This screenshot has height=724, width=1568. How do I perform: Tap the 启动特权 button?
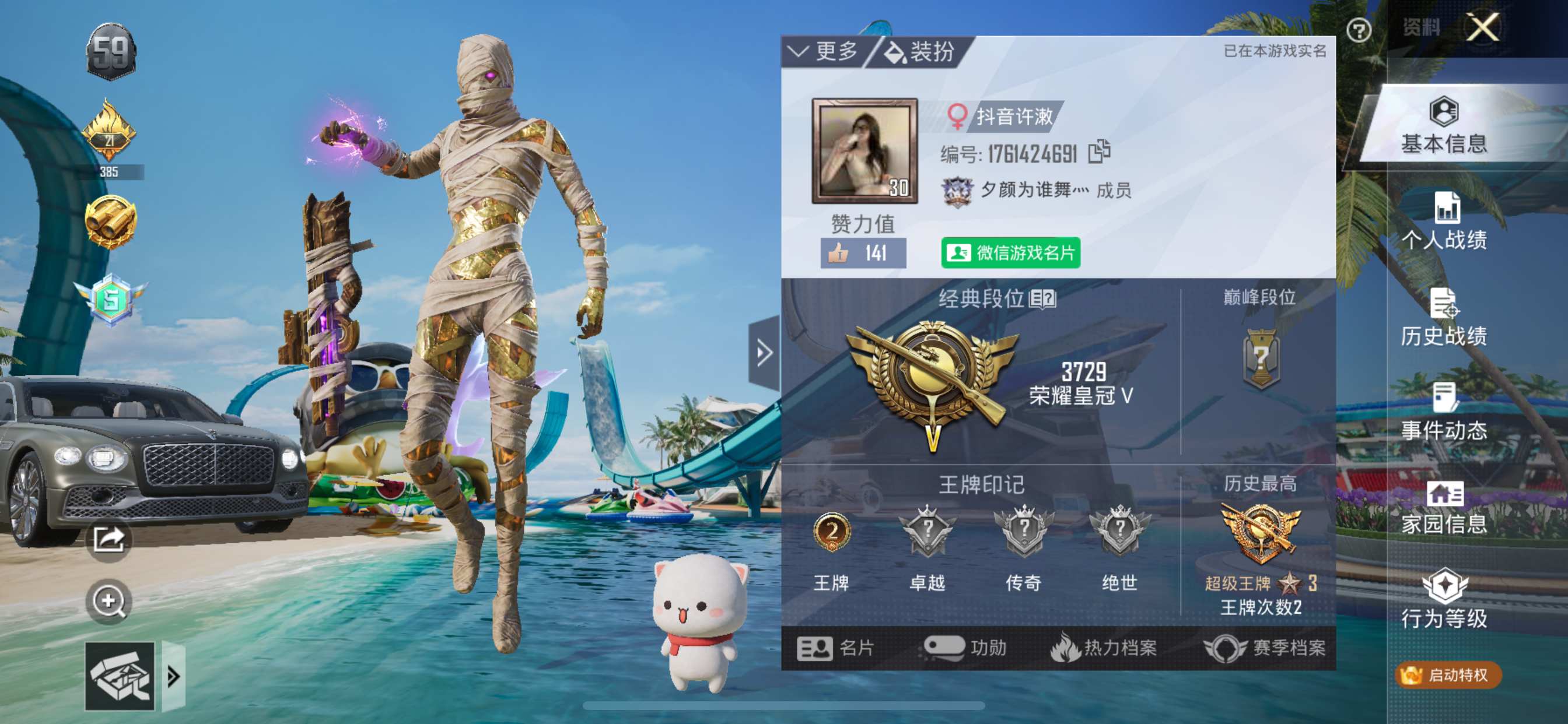(1448, 674)
